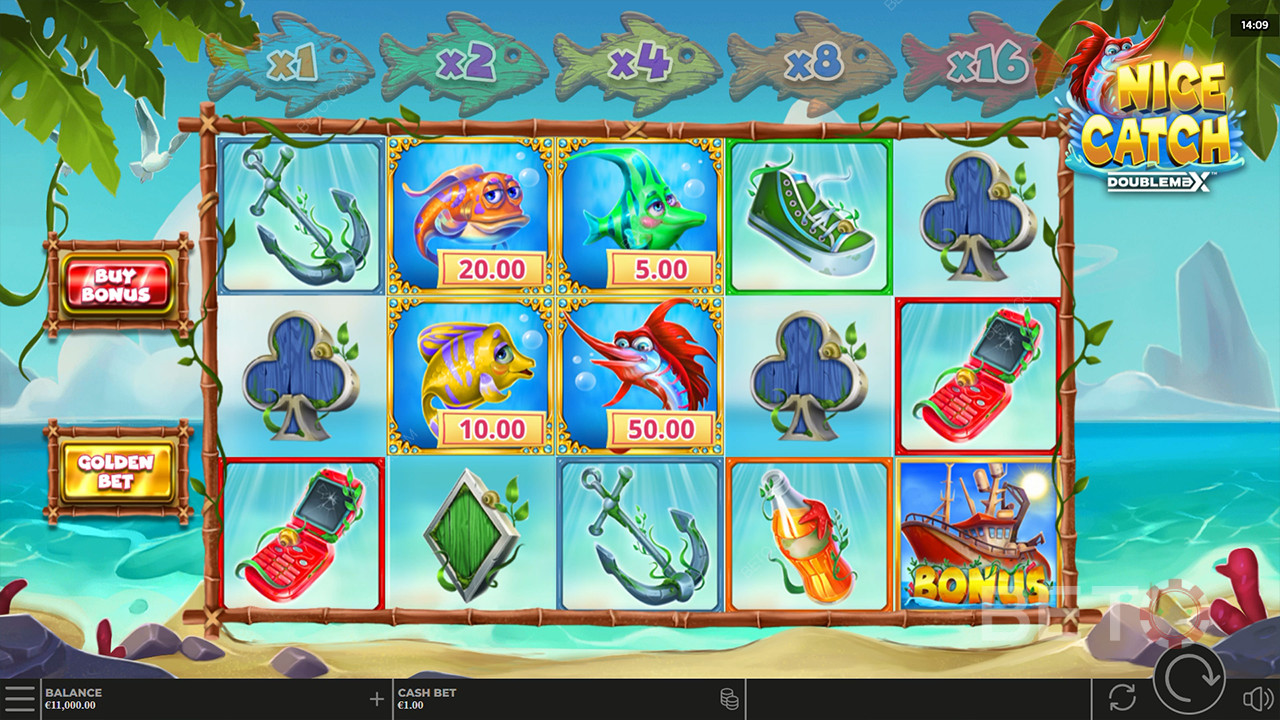
Task: Open the hamburger menu
Action: tap(19, 698)
